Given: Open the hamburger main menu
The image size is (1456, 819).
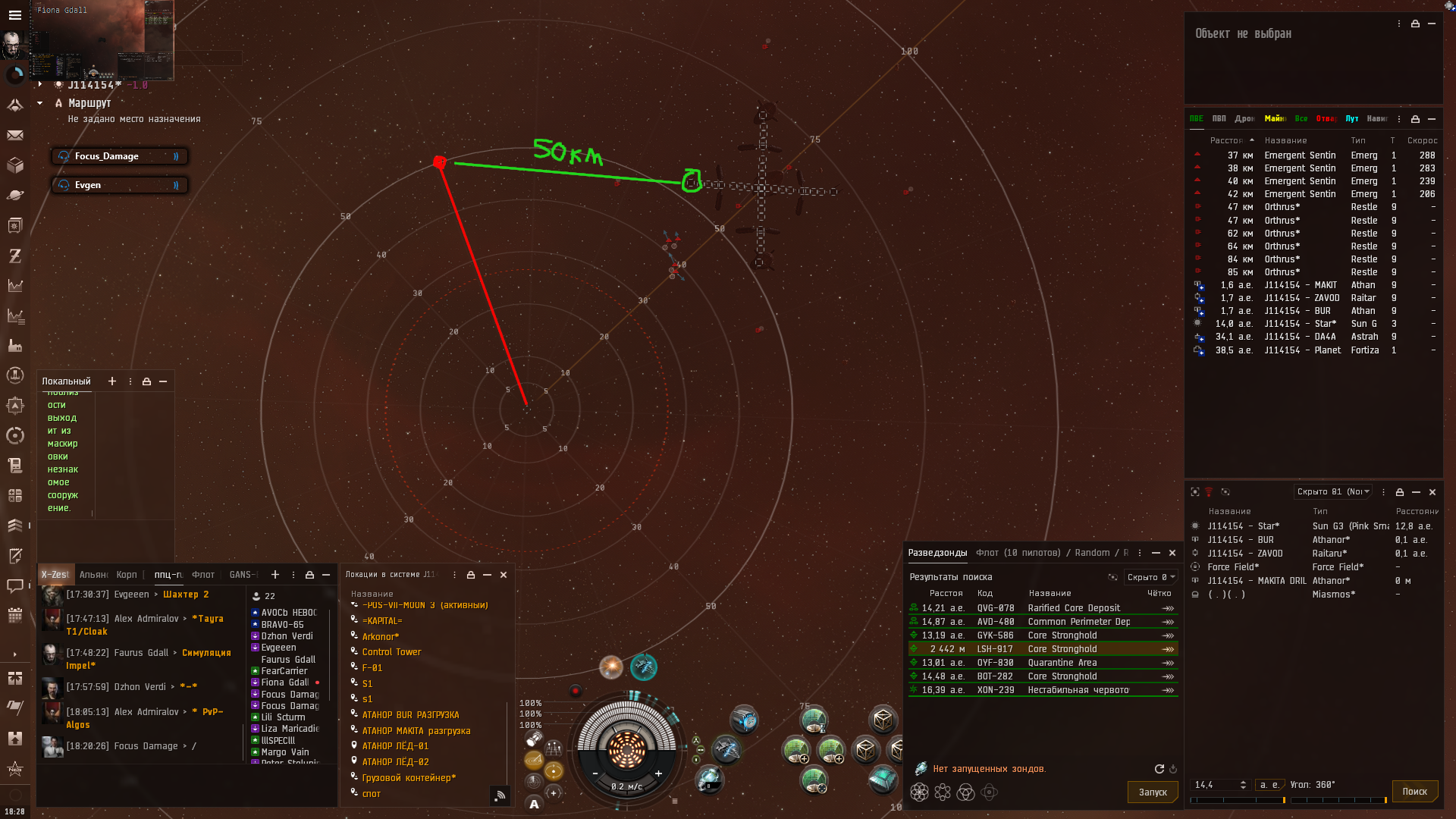Looking at the screenshot, I should pyautogui.click(x=14, y=14).
